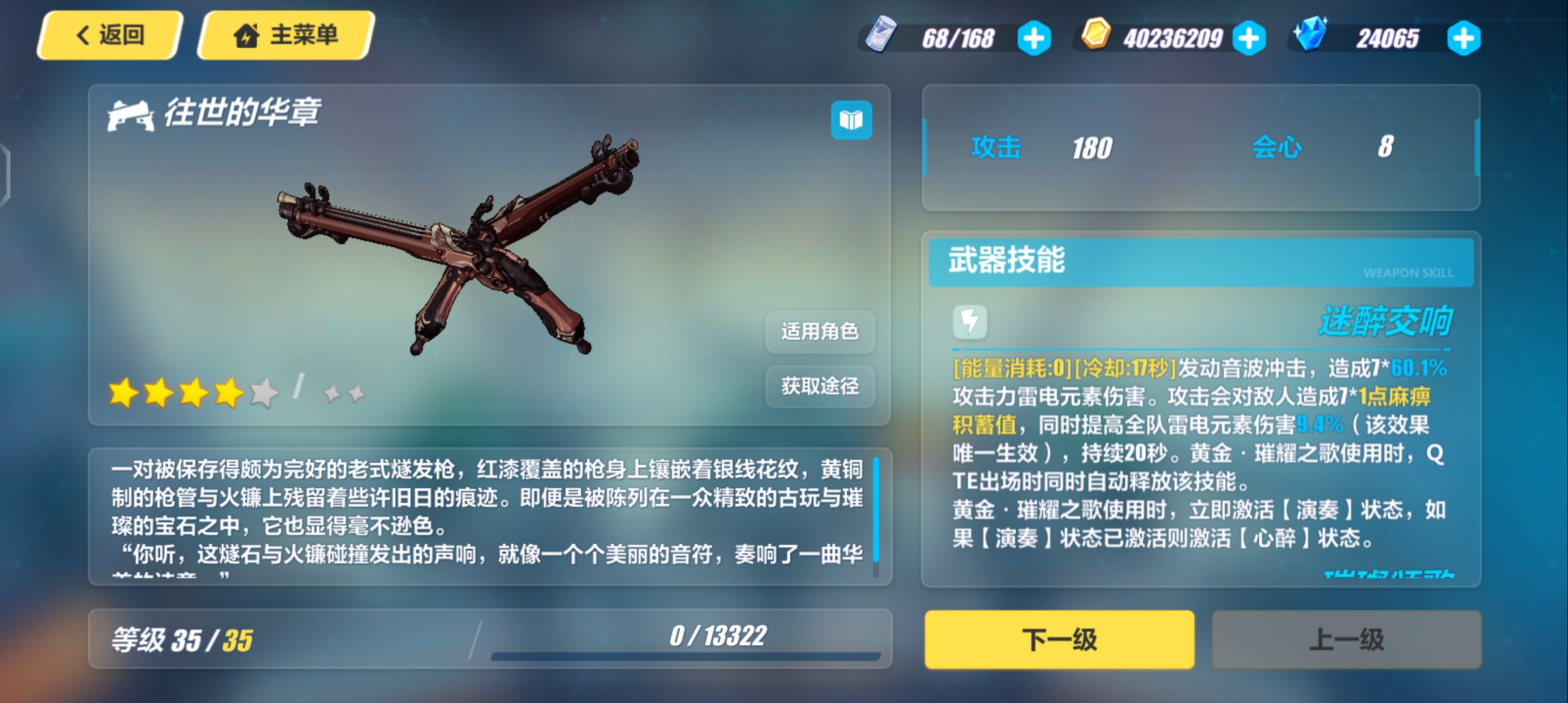View 获取途径 obtain methods
The image size is (1568, 703).
coord(820,387)
